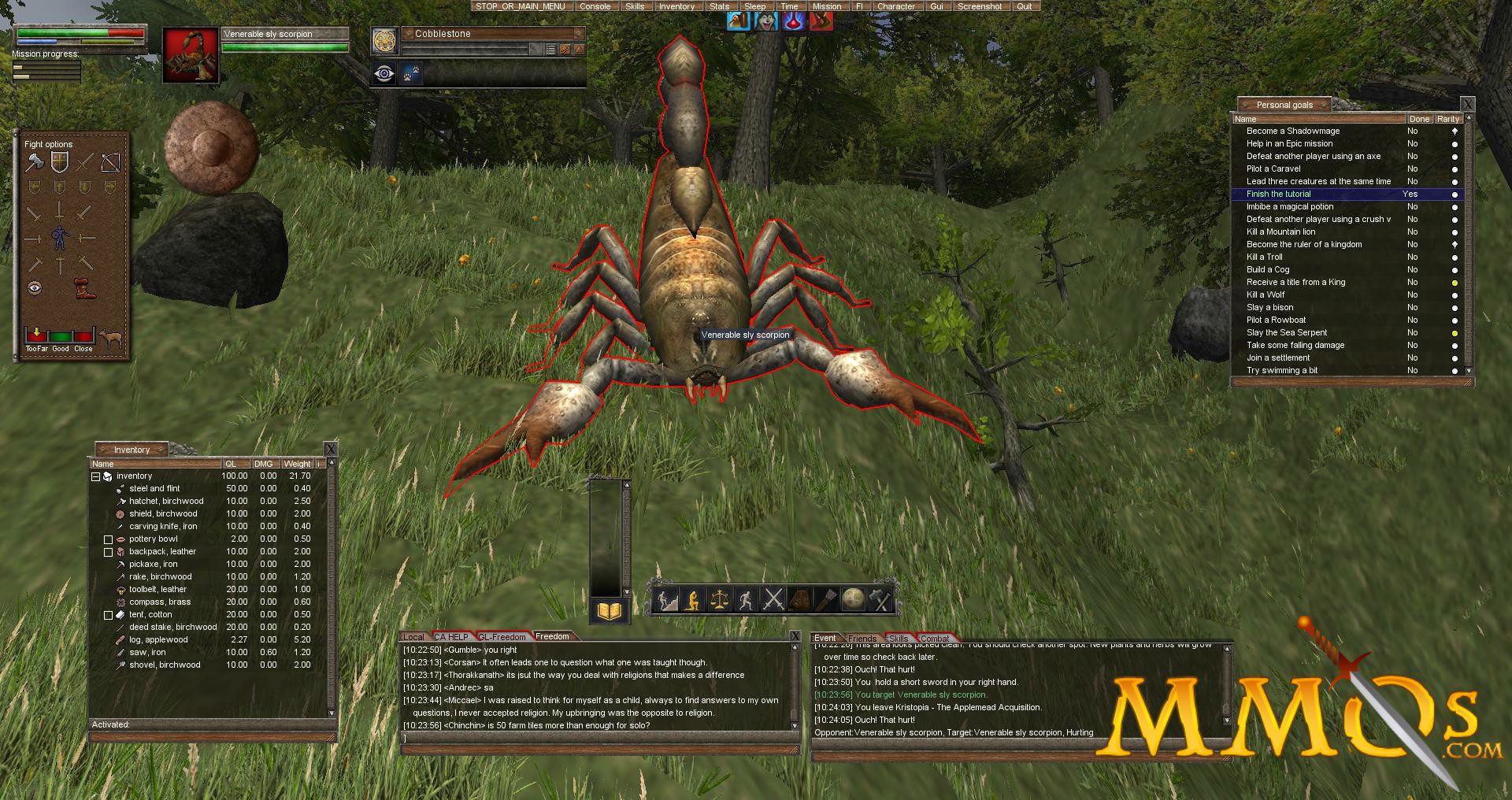Select the crossed swords combat icon on the toolbar
This screenshot has width=1512, height=800.
[773, 600]
